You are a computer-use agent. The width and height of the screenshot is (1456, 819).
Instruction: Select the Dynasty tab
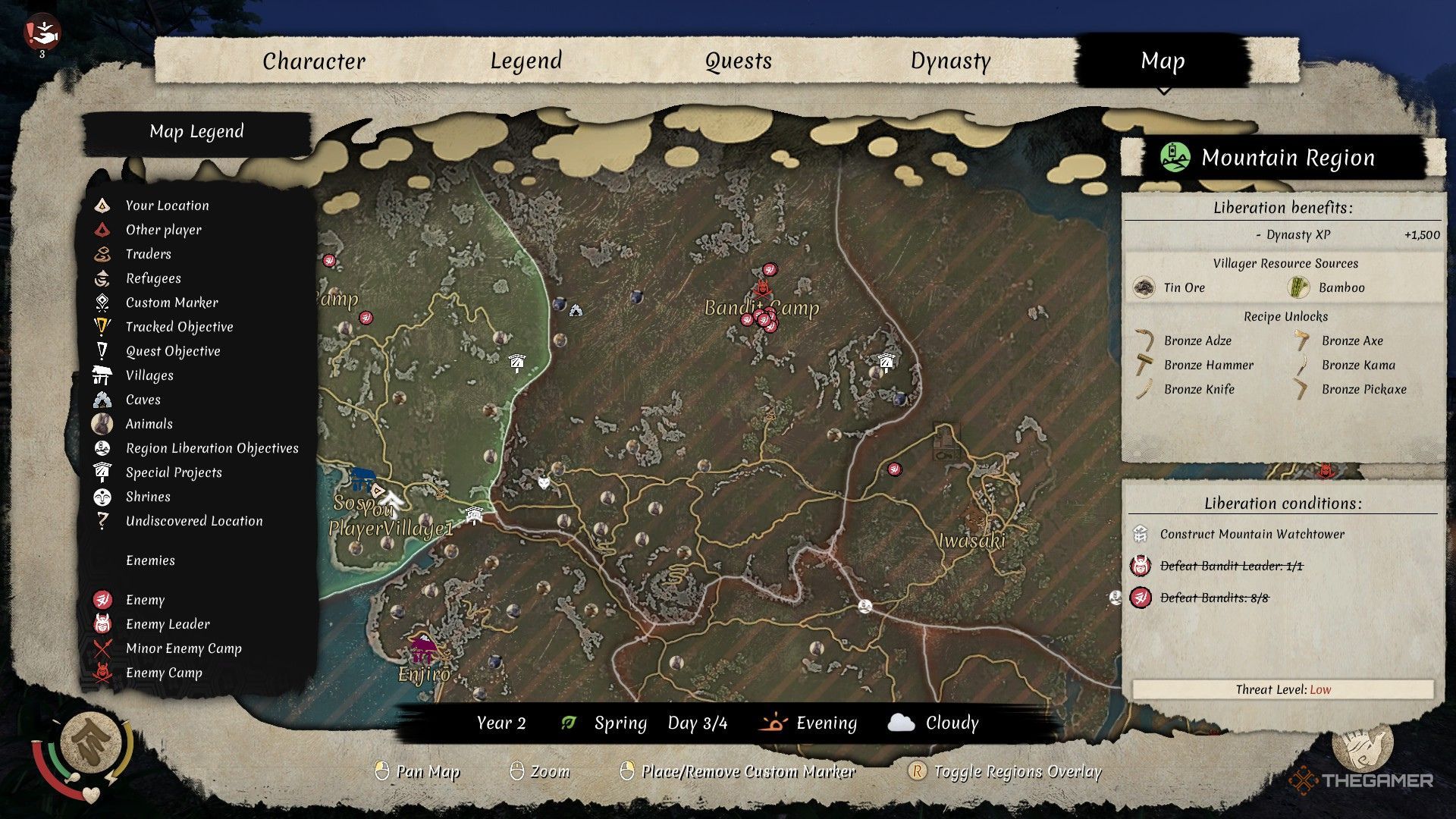click(950, 61)
